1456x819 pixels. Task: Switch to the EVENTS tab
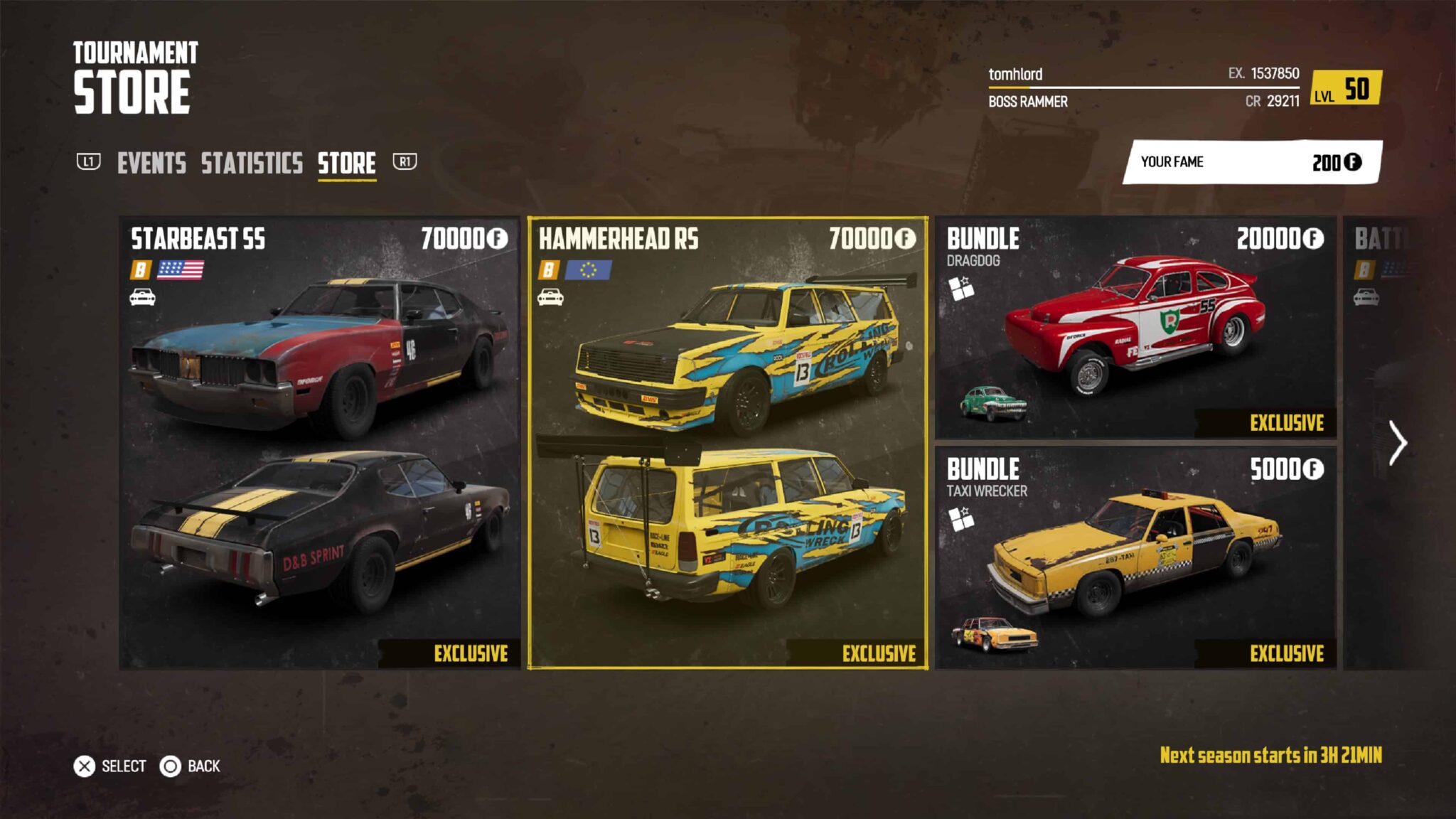click(x=152, y=163)
